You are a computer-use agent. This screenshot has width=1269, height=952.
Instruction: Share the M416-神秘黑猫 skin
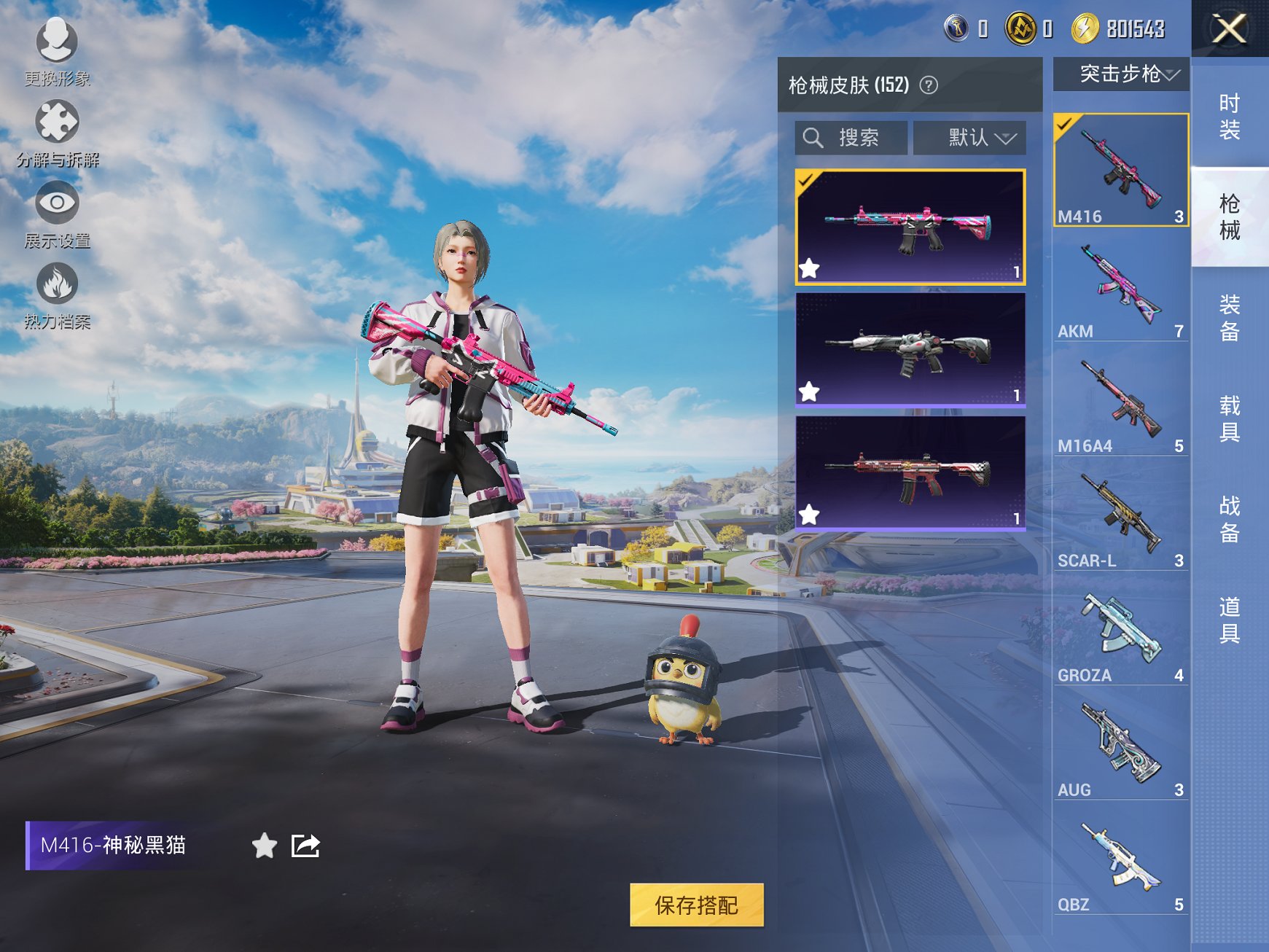[306, 846]
